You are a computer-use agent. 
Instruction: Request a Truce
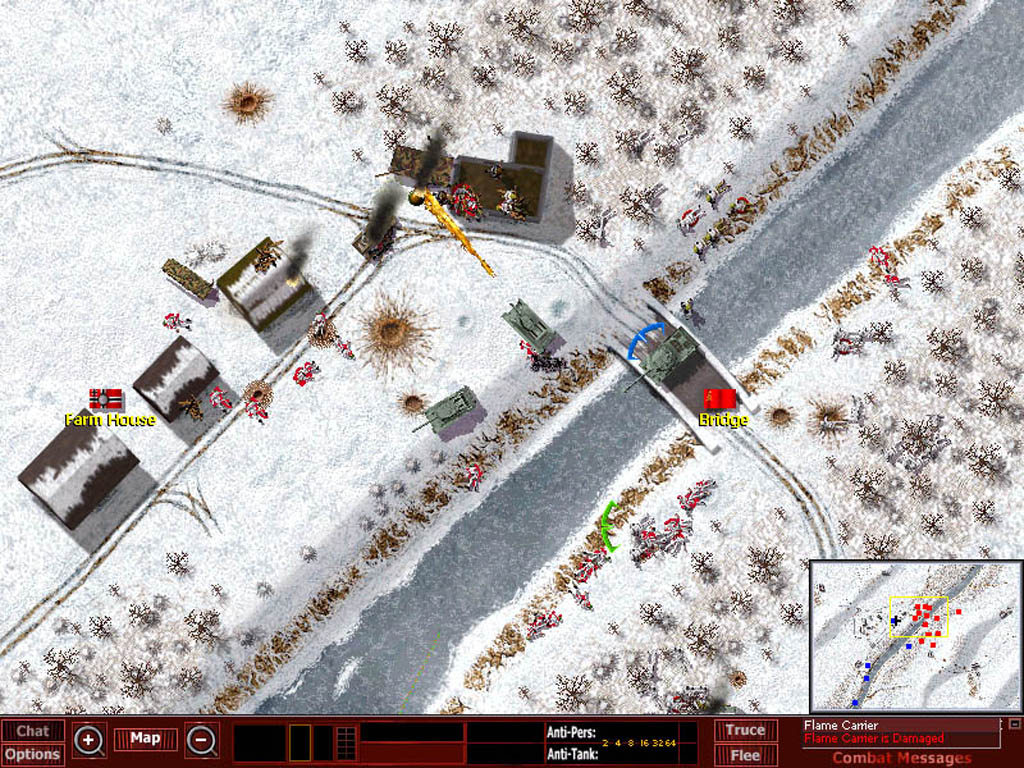745,730
